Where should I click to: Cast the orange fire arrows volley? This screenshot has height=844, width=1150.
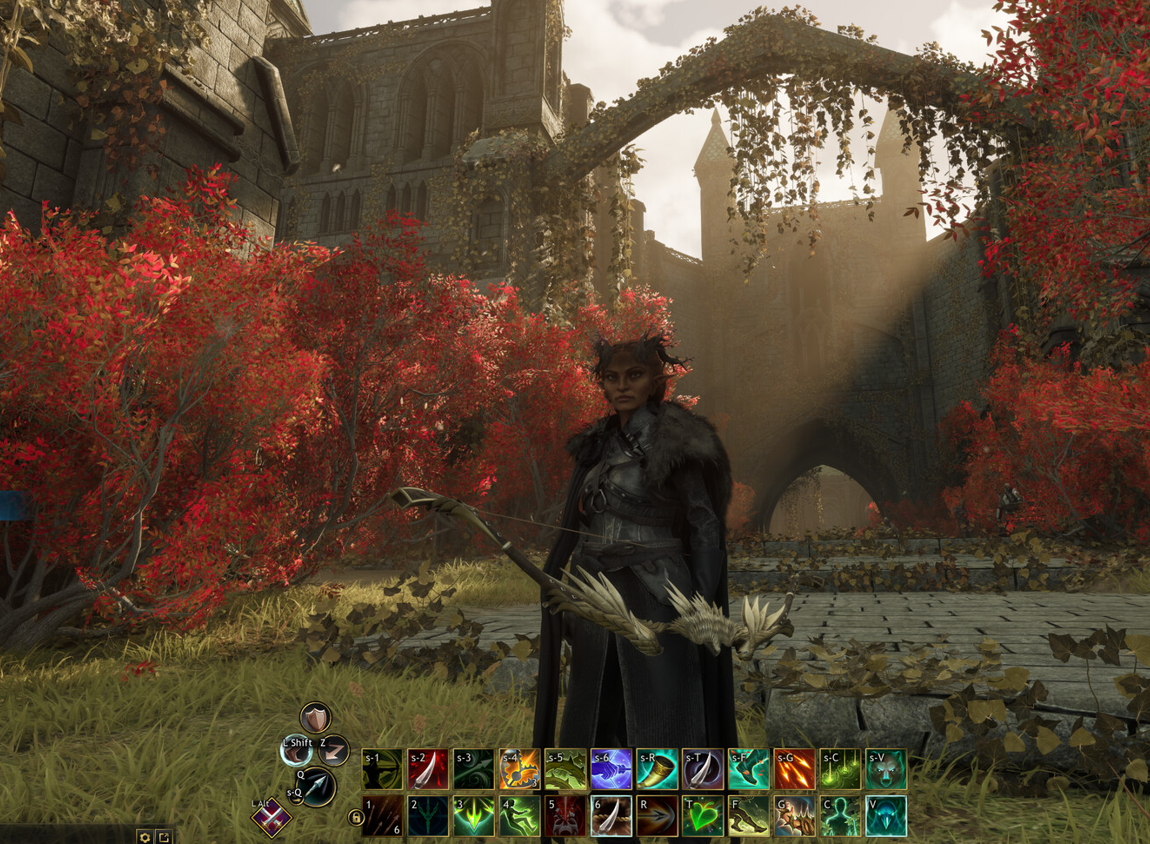click(794, 769)
